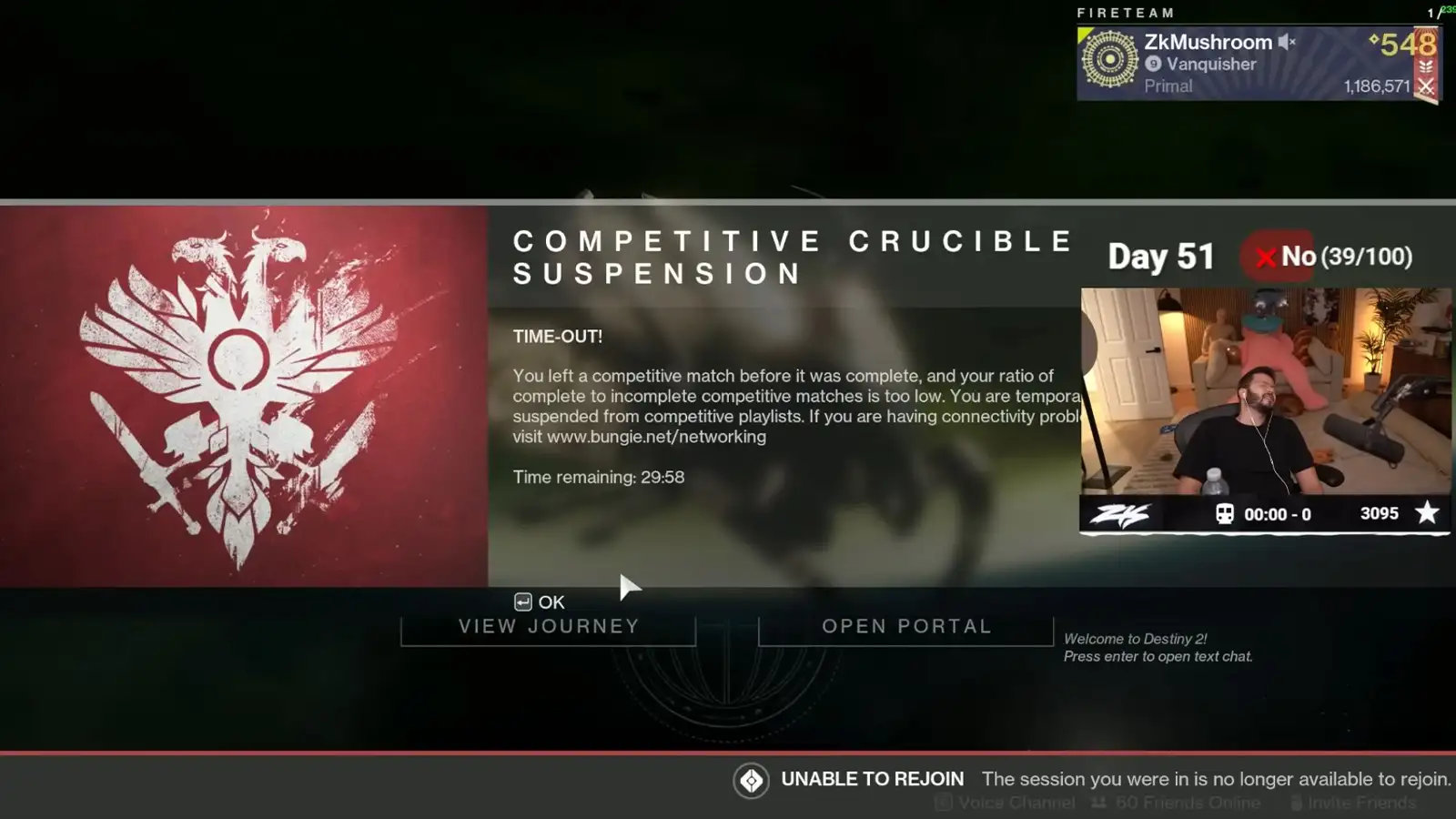Select the Vanquisher rank 9 badge
The height and width of the screenshot is (819, 1456).
pos(1153,64)
